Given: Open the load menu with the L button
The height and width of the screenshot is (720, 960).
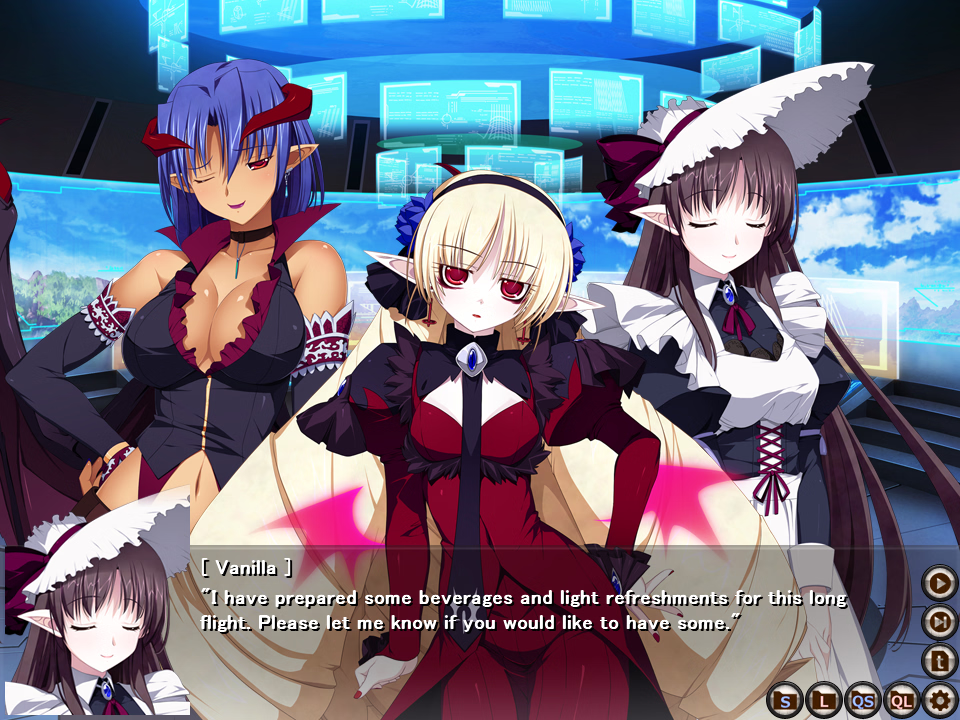Looking at the screenshot, I should coord(823,700).
